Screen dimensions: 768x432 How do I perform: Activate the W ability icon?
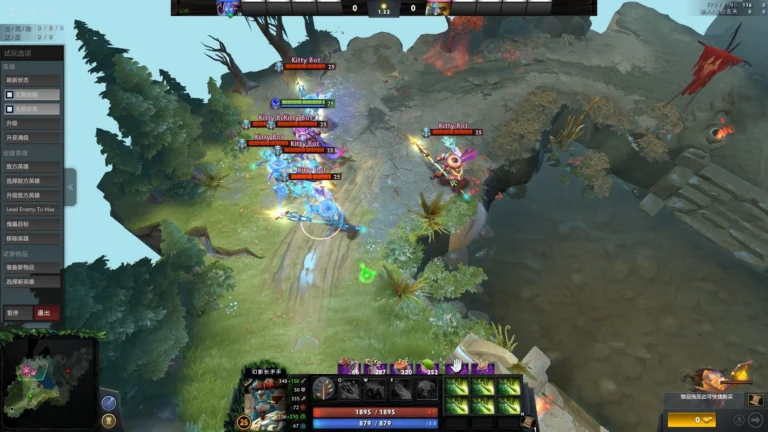point(375,388)
